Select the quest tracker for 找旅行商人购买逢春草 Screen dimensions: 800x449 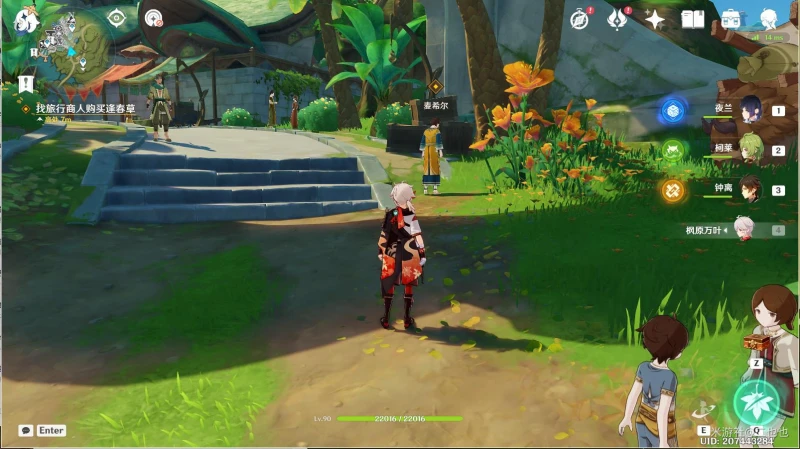tap(85, 107)
